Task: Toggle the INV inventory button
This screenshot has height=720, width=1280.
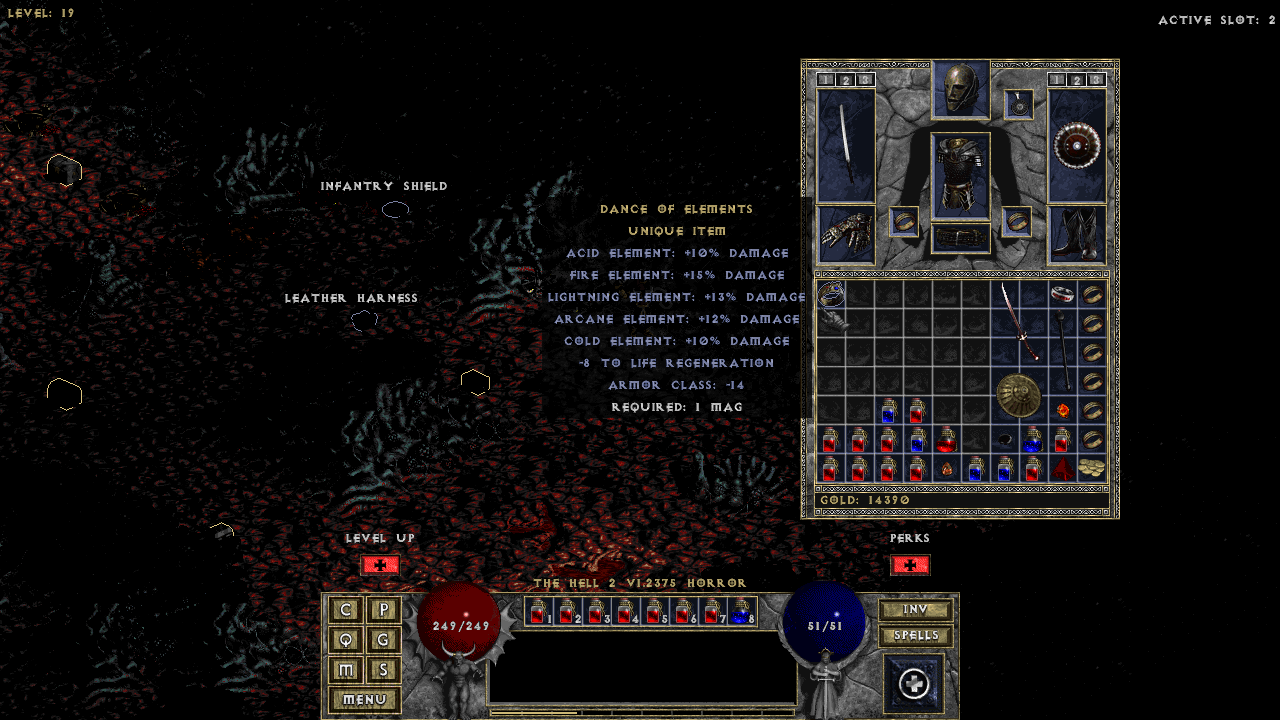Action: pos(915,610)
